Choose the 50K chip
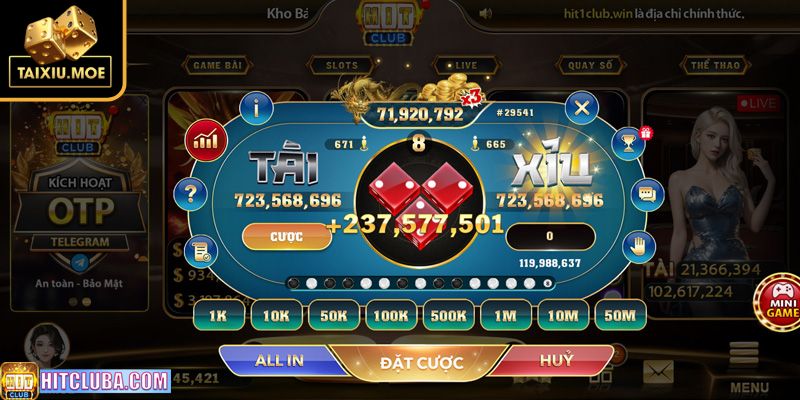Image resolution: width=800 pixels, height=400 pixels. pyautogui.click(x=334, y=315)
